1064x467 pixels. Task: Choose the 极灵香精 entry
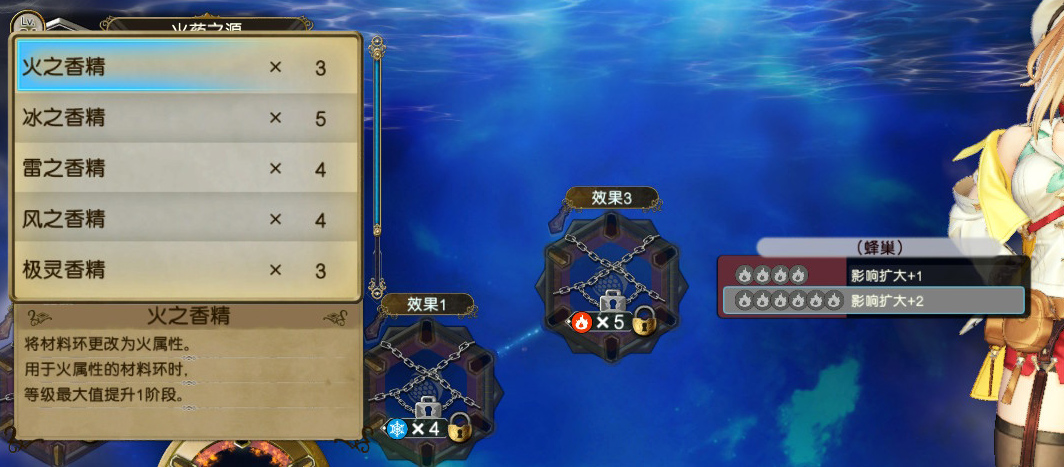pos(185,270)
